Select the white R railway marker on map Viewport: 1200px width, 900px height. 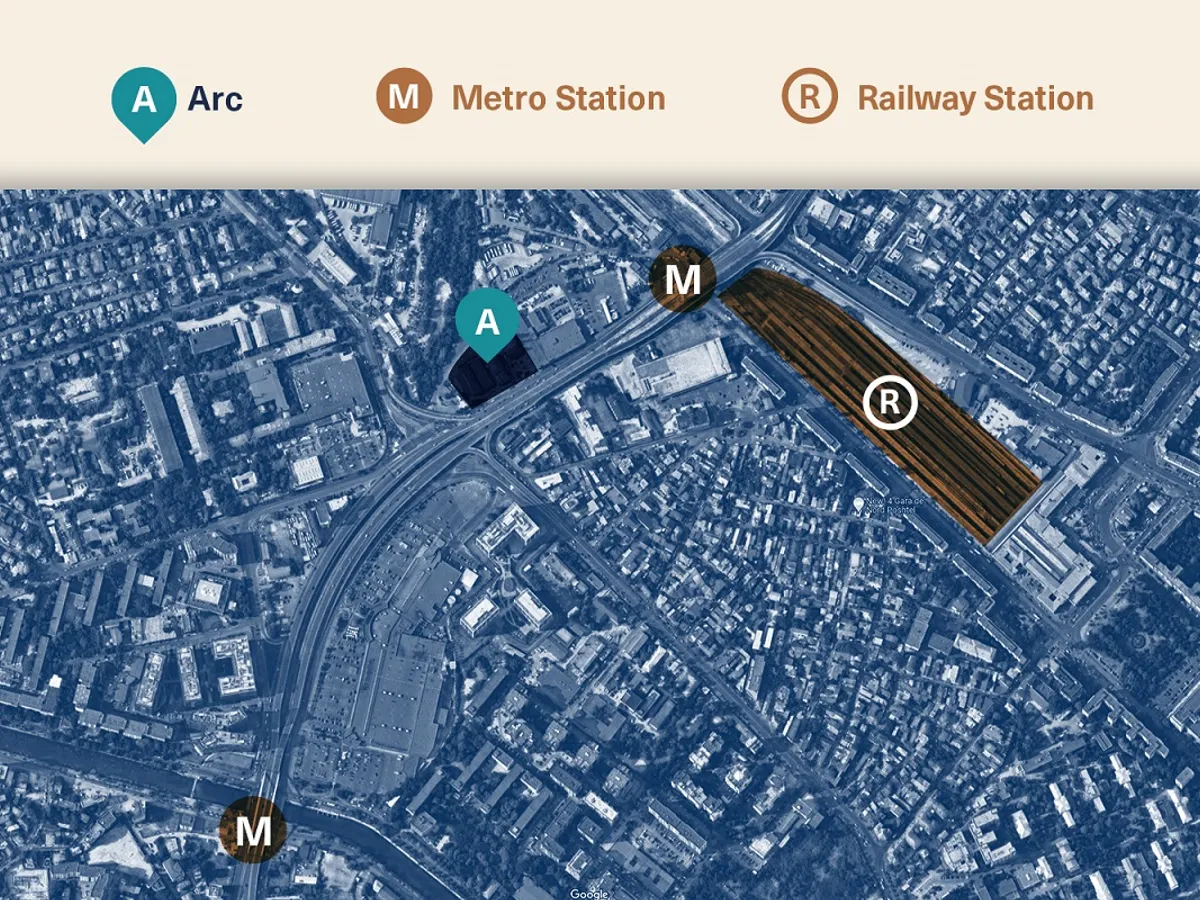coord(890,403)
